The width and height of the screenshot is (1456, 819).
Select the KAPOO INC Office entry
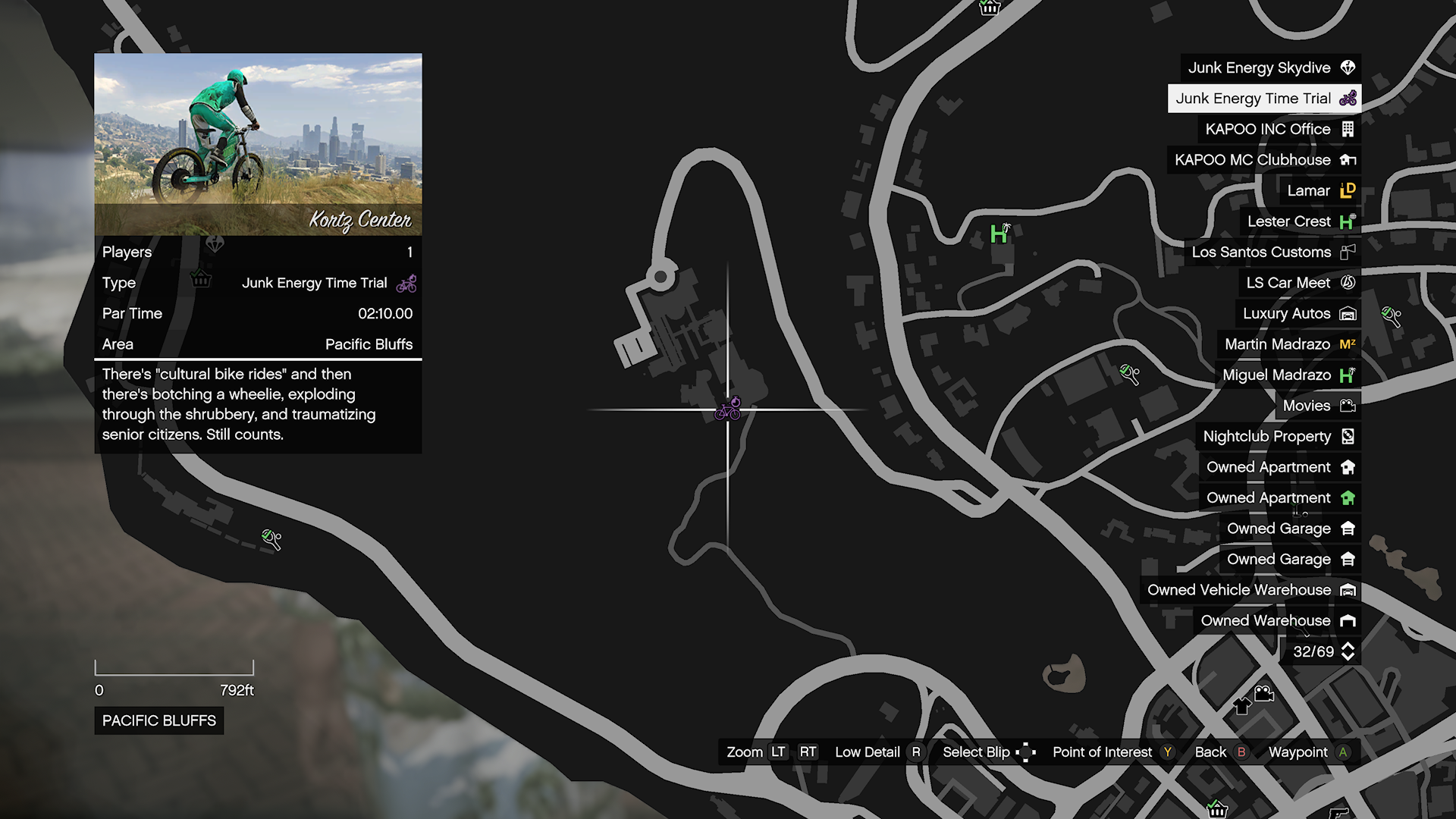(x=1279, y=130)
